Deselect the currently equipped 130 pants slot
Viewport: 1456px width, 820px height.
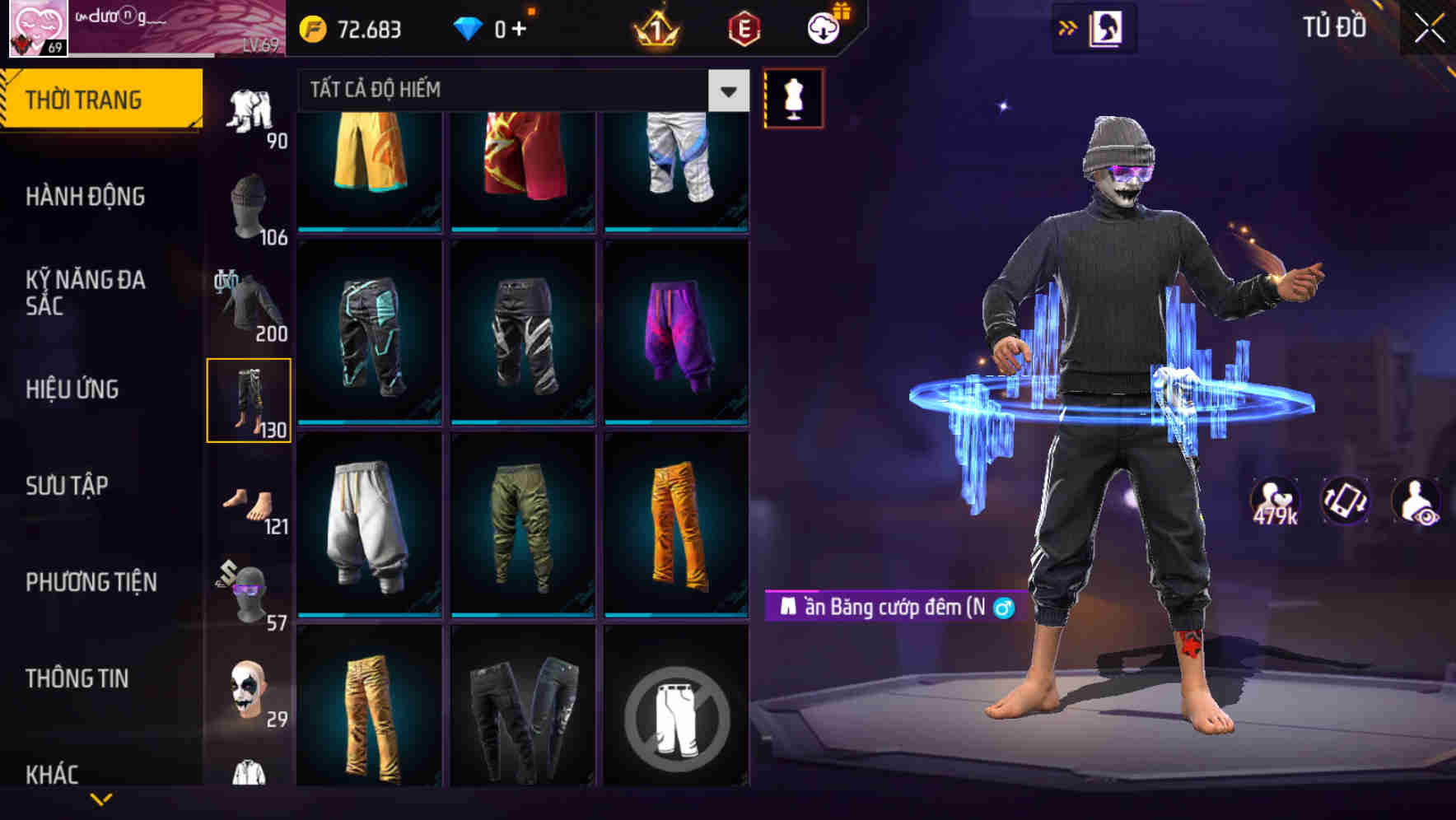[x=250, y=398]
